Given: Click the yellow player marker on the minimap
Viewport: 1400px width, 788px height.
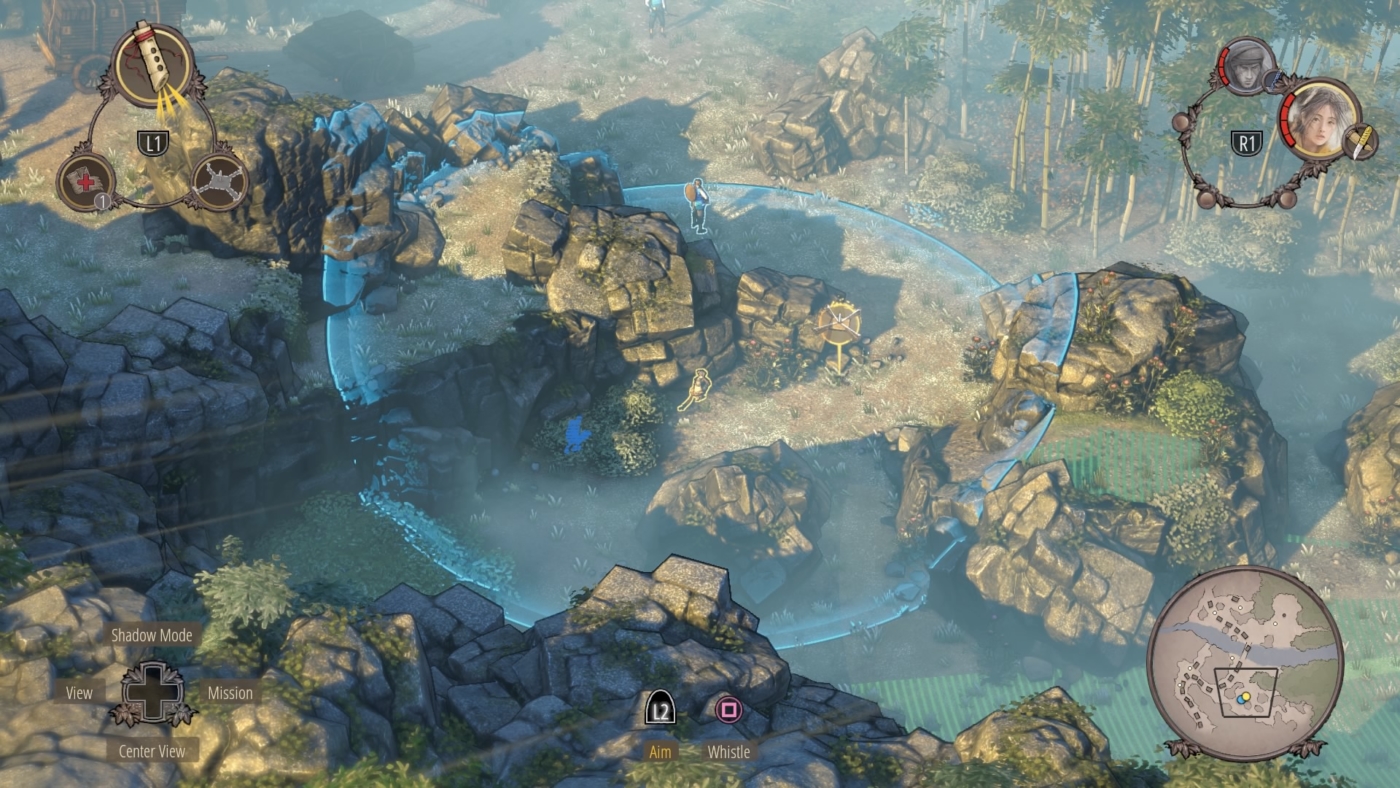Looking at the screenshot, I should (x=1245, y=695).
